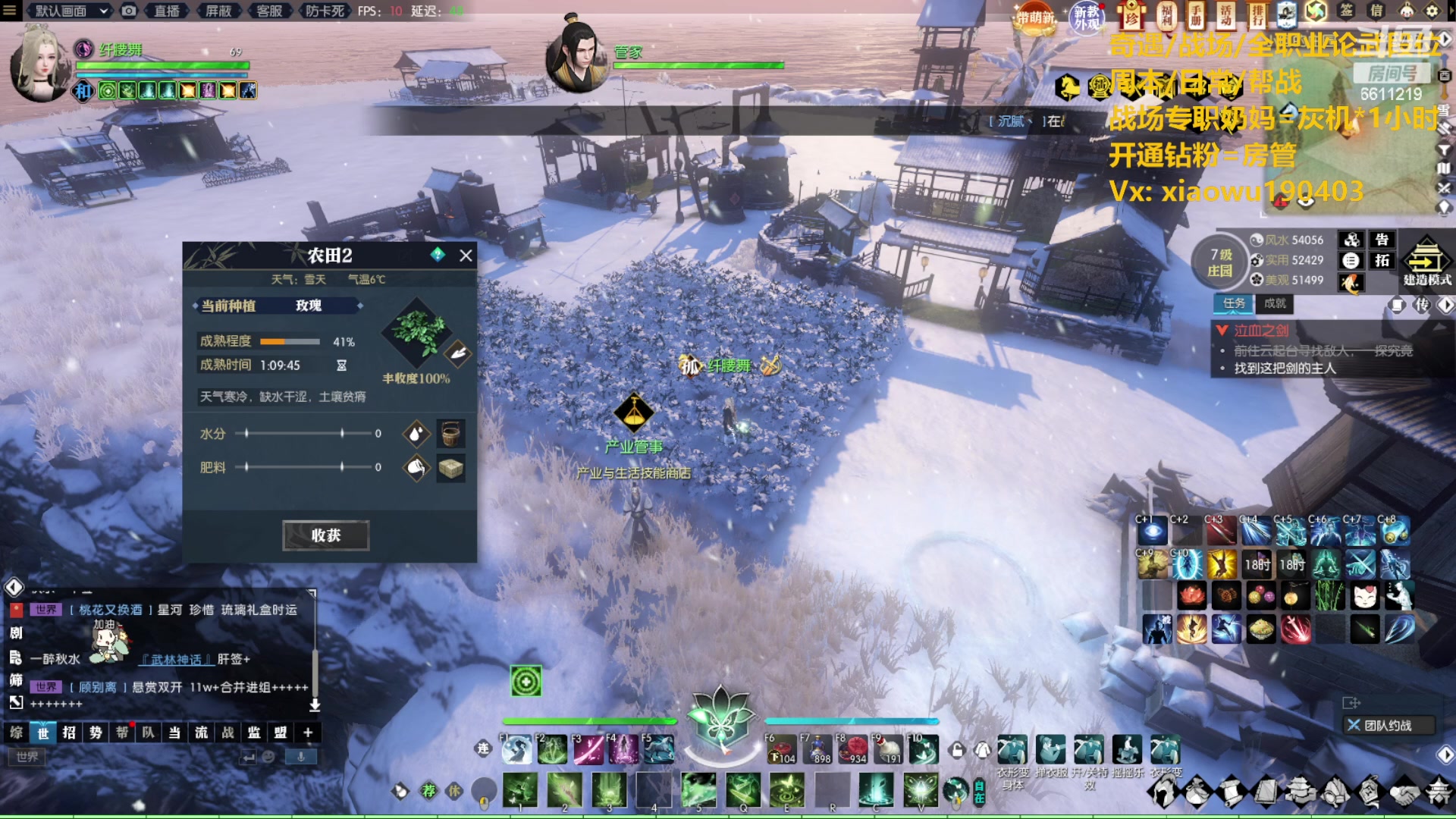Image resolution: width=1456 pixels, height=819 pixels.
Task: Click the shovel icon beside the crop
Action: (x=457, y=353)
